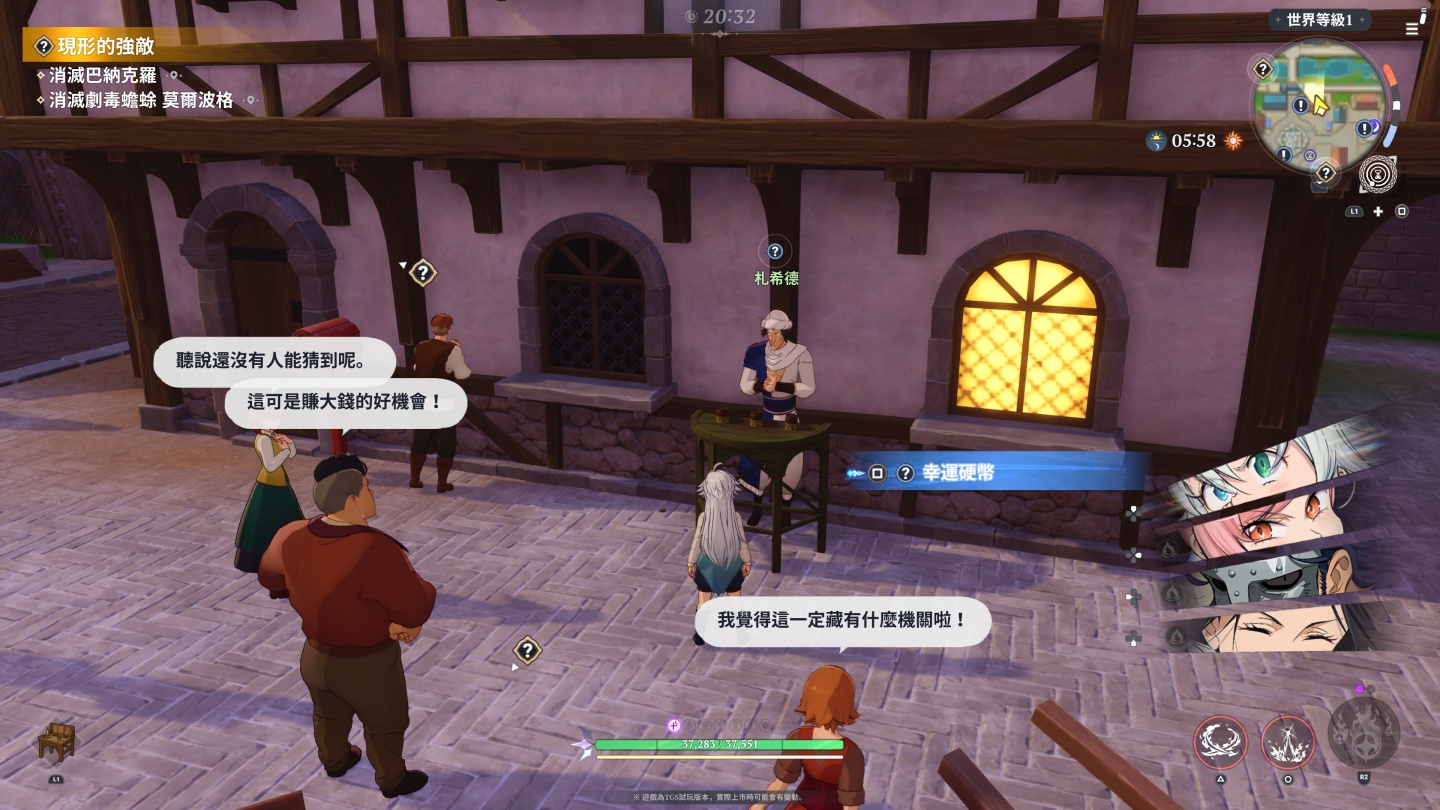1440x810 pixels.
Task: Select the triangle skill icon in bottom right
Action: coord(1220,744)
